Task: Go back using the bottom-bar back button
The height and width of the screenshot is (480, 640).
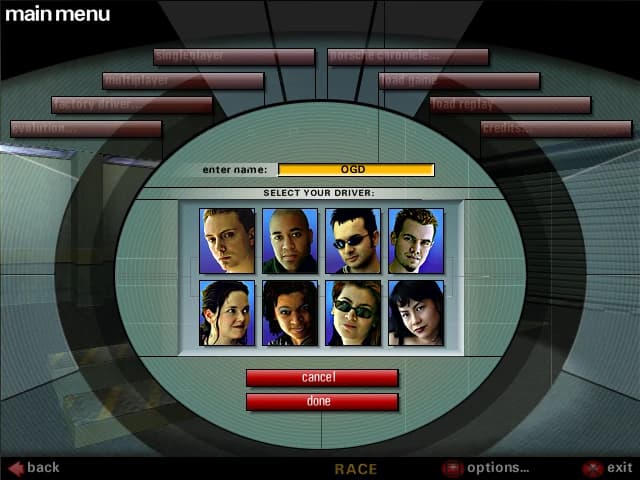Action: point(34,467)
